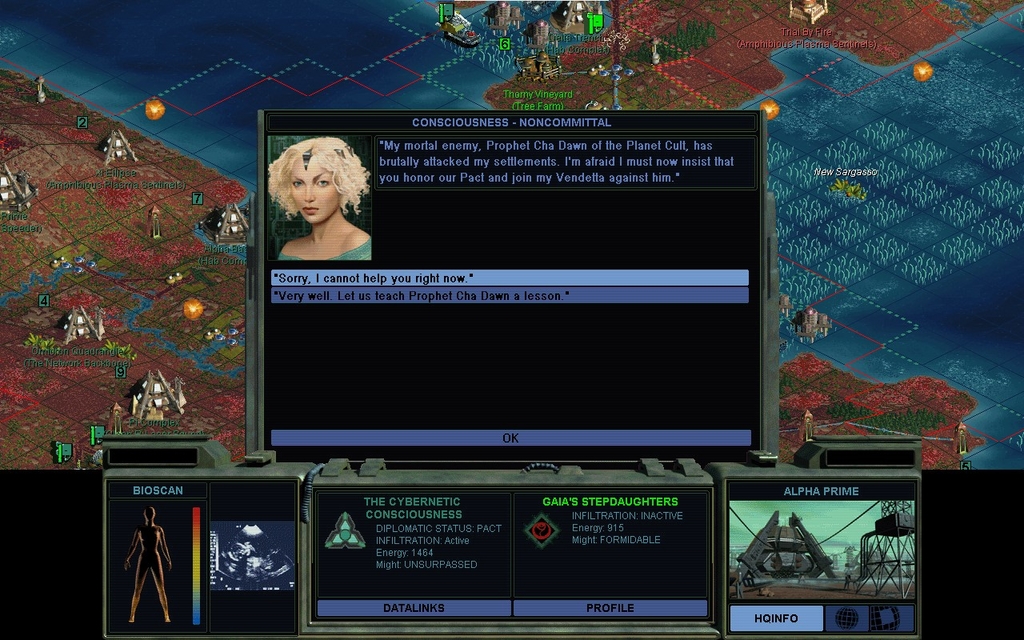Click the Alpha Prime base image

[x=820, y=550]
